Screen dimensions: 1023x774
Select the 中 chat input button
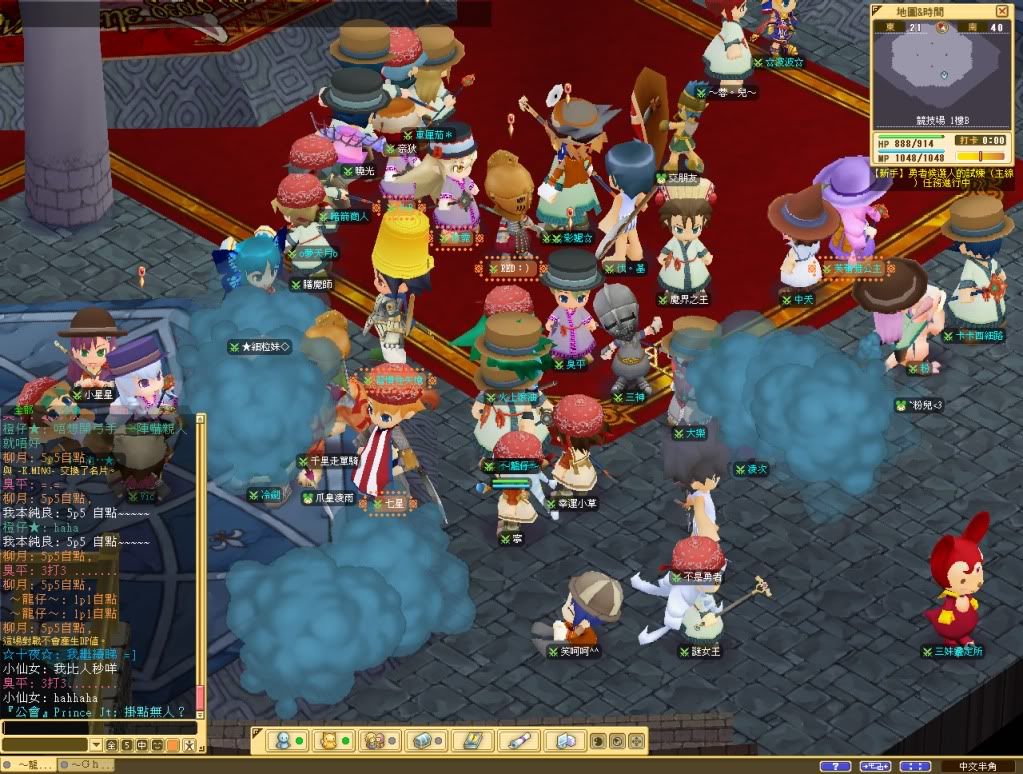(141, 745)
